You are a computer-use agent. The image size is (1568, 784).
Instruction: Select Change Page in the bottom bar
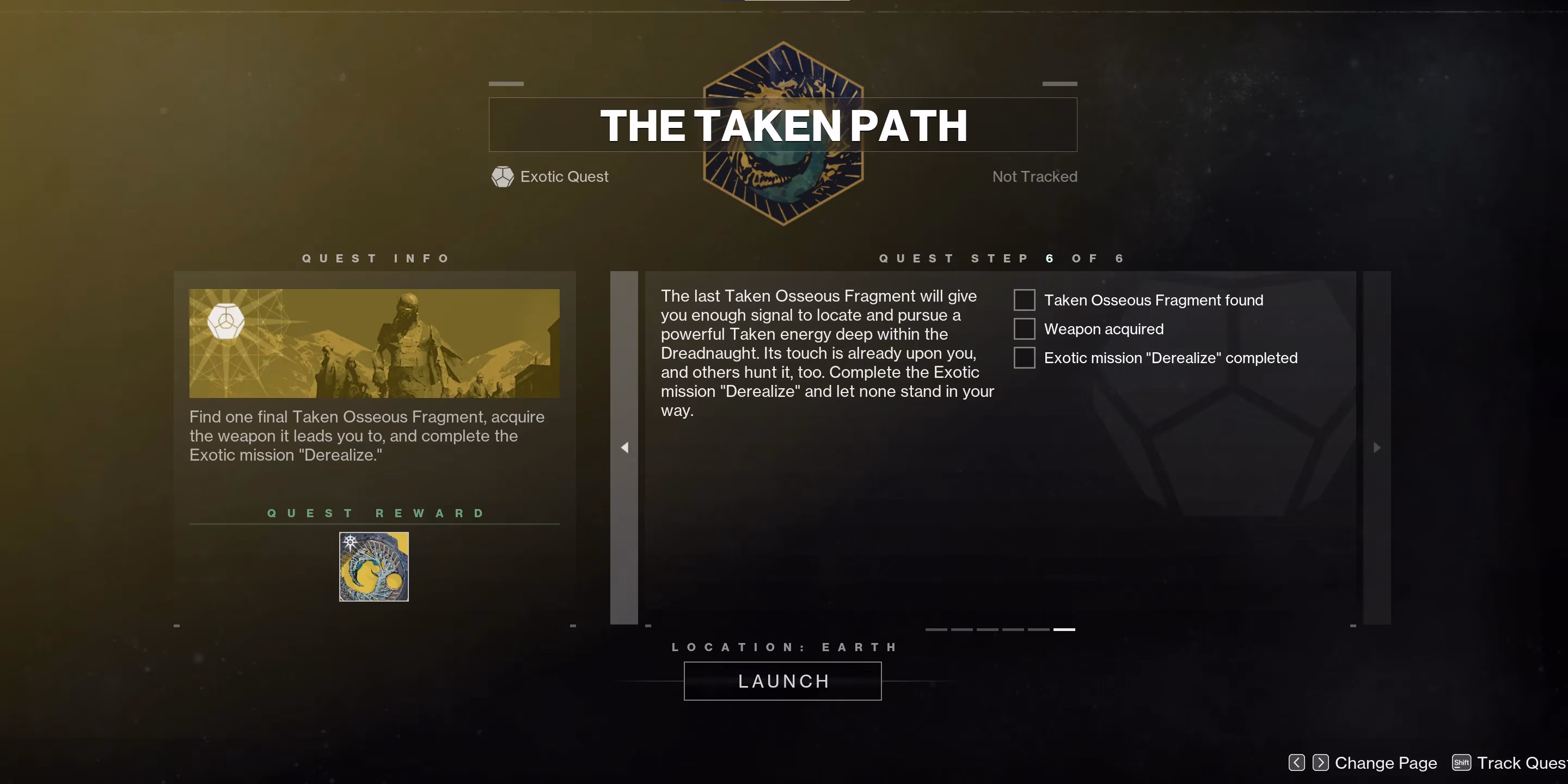[1386, 762]
